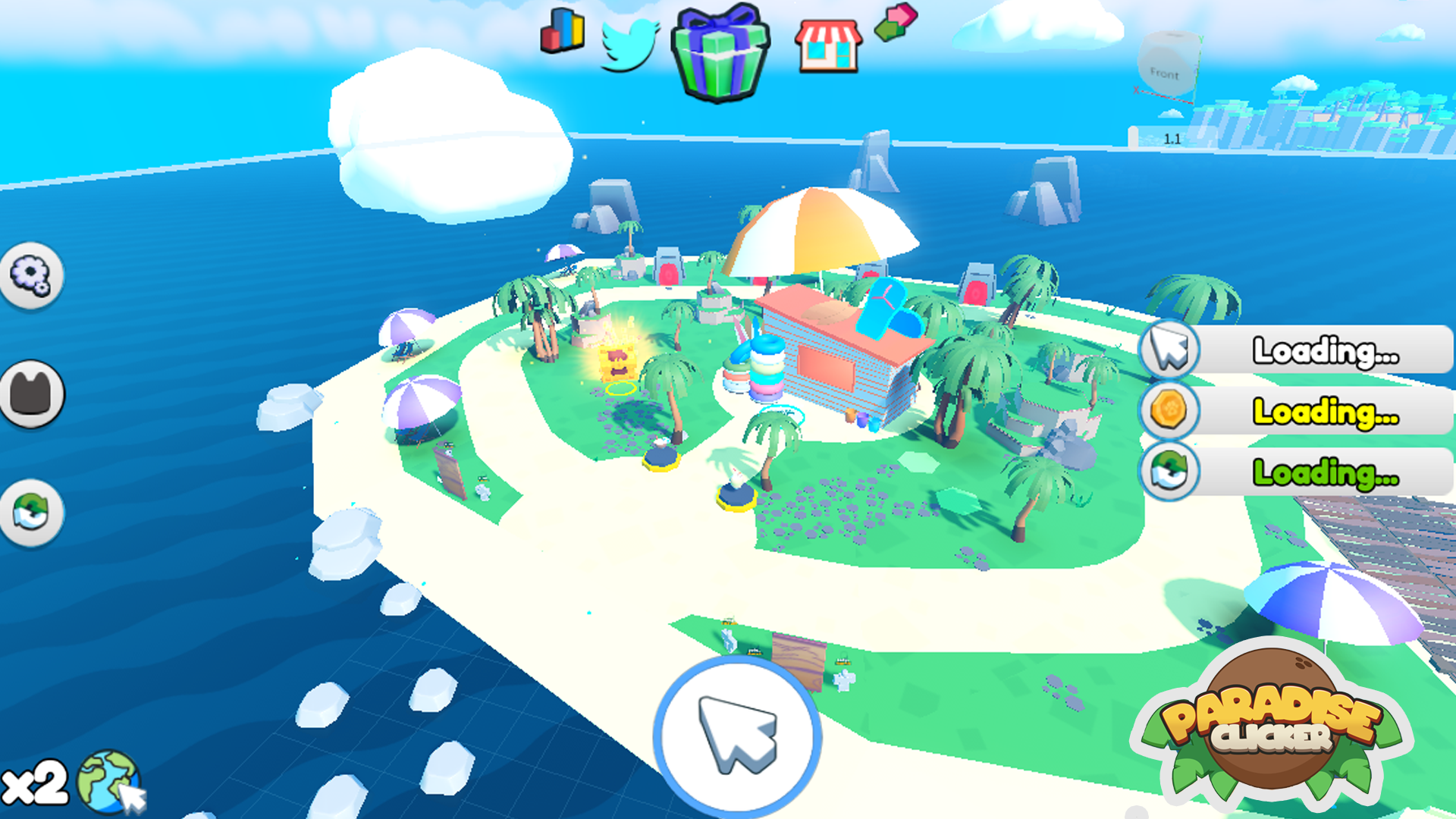
Task: Open the cat-shaped pets button
Action: 31,394
